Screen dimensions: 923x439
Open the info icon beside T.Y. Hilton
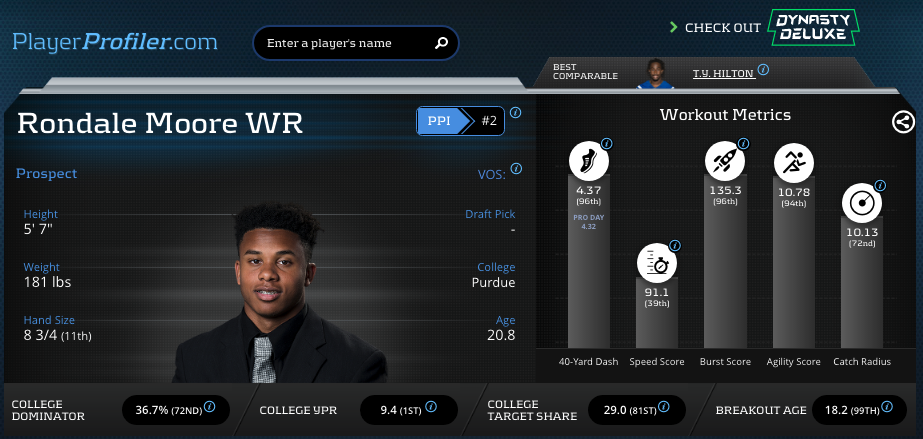763,71
